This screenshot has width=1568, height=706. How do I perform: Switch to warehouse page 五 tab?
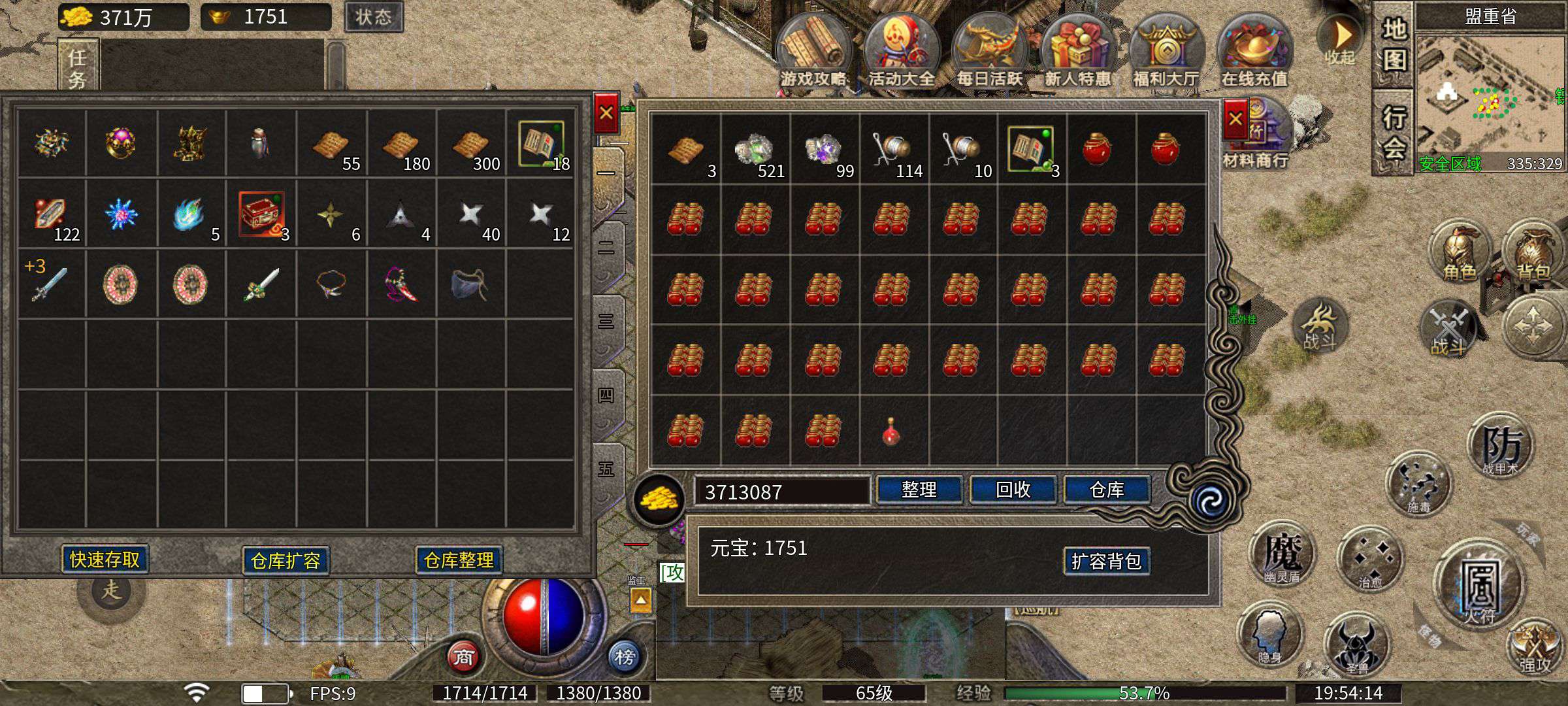(x=606, y=469)
